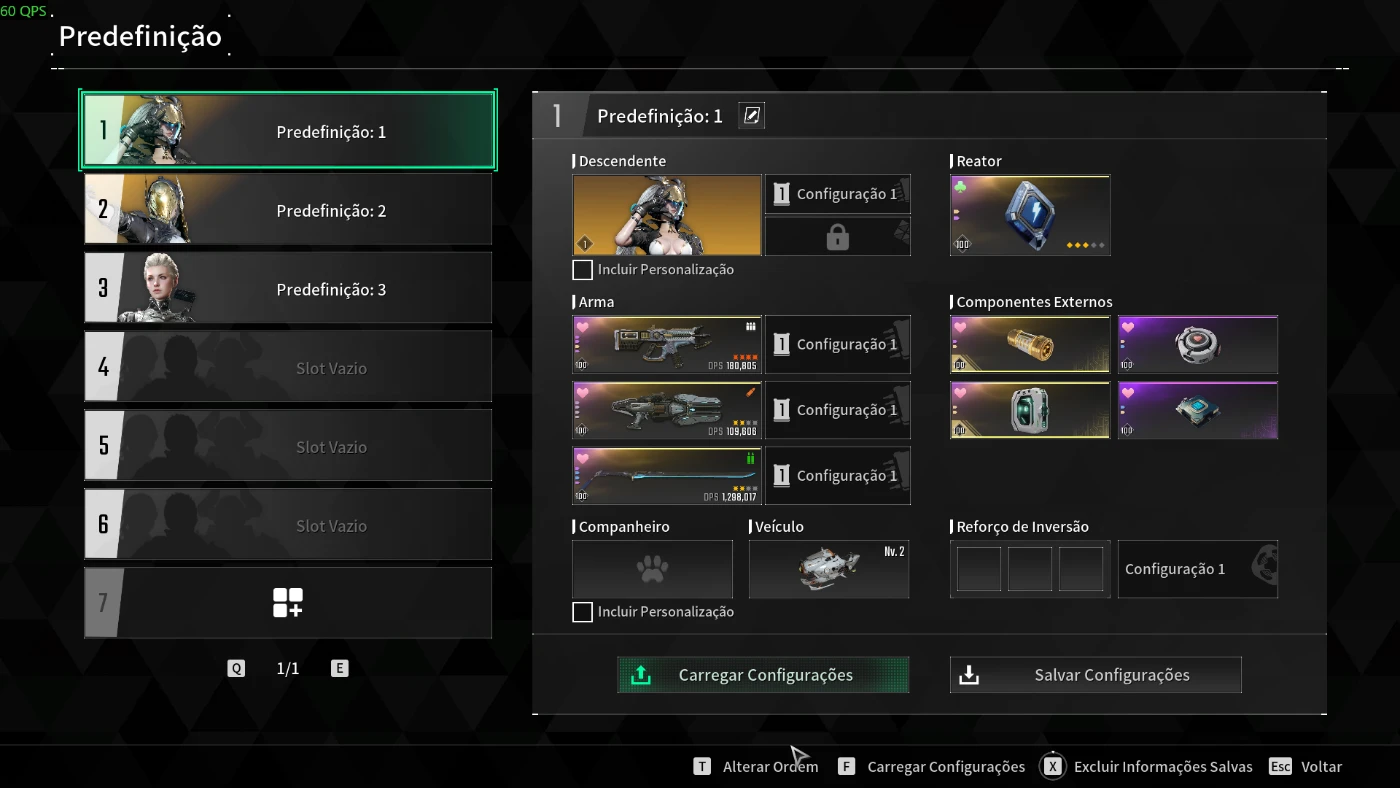Viewport: 1400px width, 788px height.
Task: Pick the weapon with DPS 180,805
Action: point(667,344)
